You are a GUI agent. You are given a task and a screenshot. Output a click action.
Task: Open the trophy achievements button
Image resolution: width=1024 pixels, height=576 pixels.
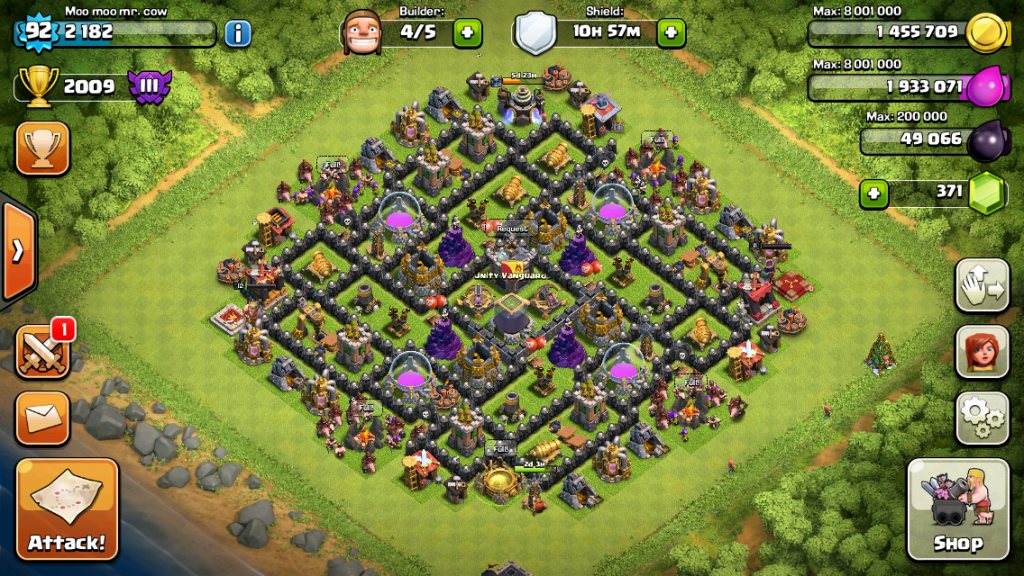(42, 148)
